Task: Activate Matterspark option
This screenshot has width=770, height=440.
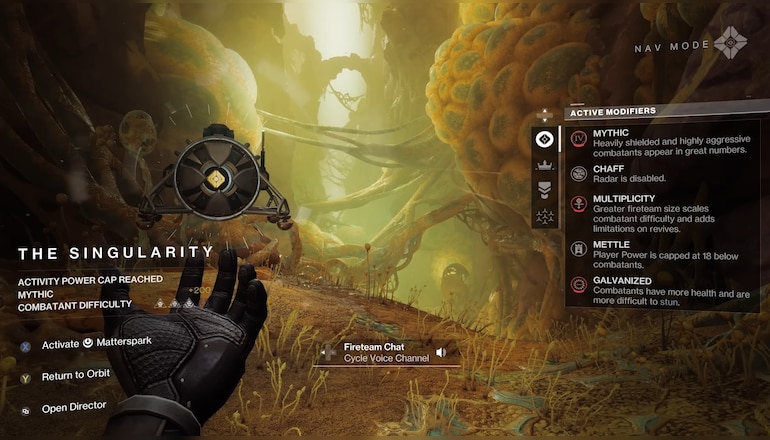Action: pos(97,345)
